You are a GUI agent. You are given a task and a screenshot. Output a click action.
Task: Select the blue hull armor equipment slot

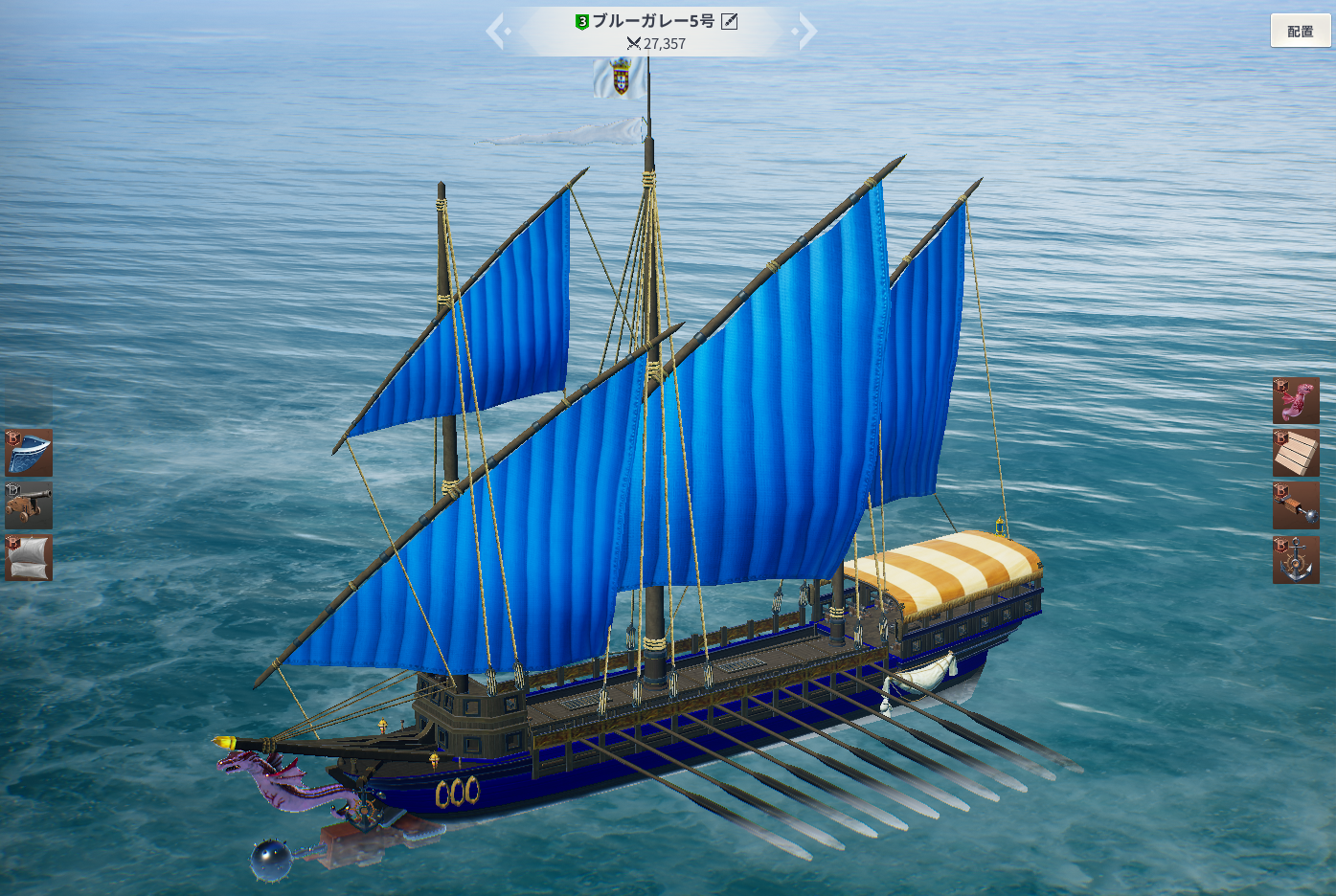29,453
